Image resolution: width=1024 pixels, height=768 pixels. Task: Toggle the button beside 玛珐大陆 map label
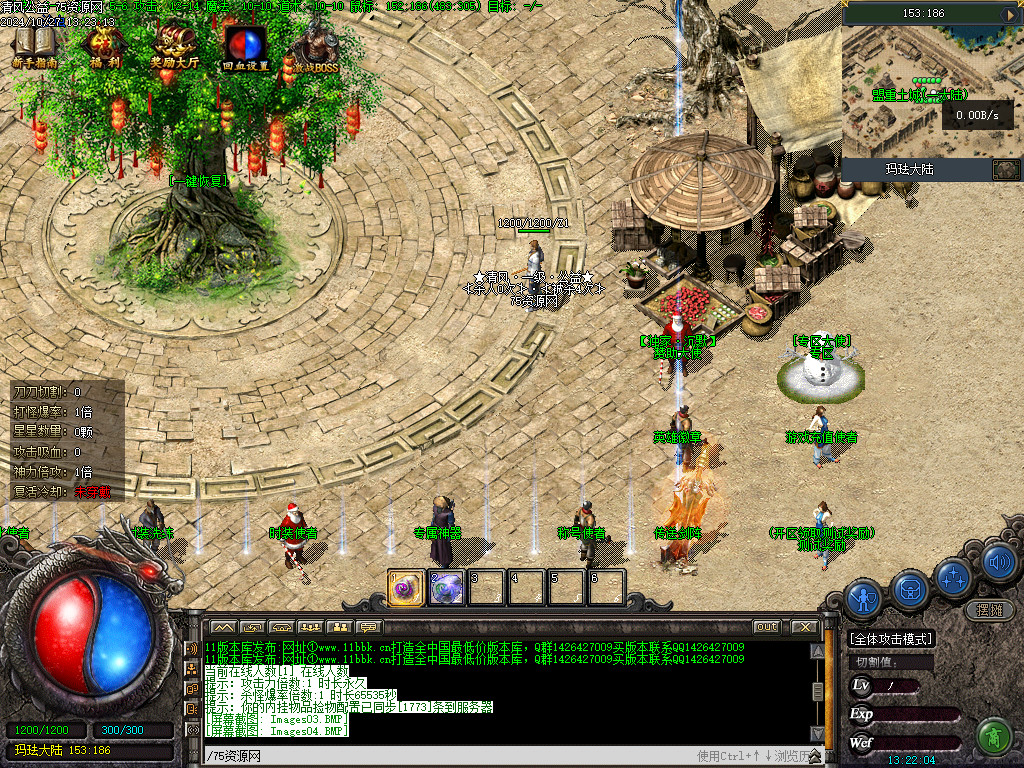click(x=1005, y=170)
